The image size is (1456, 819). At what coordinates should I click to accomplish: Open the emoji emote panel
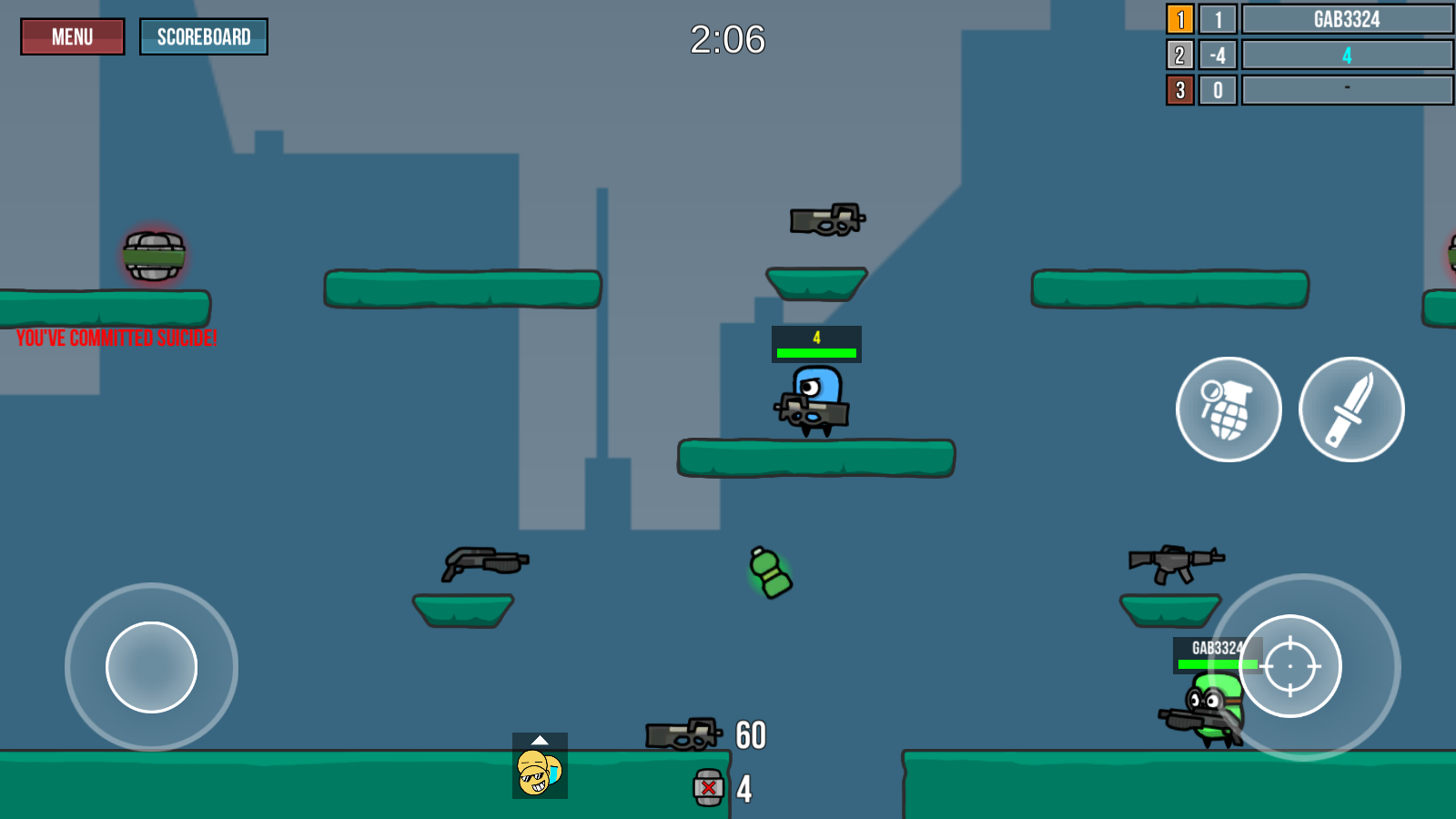[540, 766]
